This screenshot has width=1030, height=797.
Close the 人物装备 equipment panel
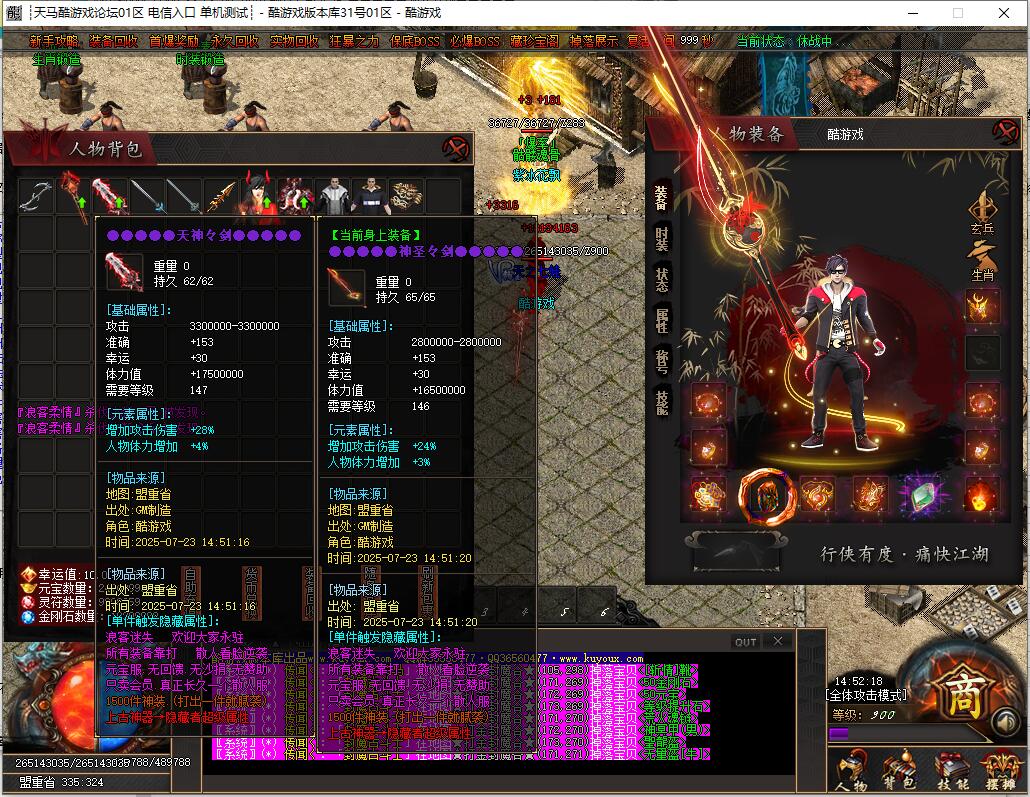coord(1004,132)
